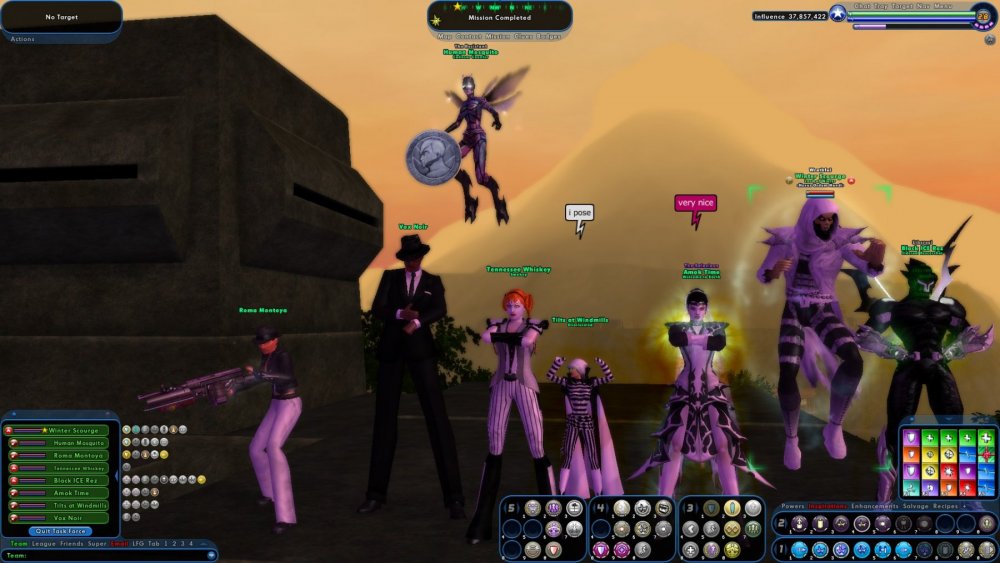The width and height of the screenshot is (1000, 563).
Task: Open the Actions menu under the target window
Action: click(22, 39)
